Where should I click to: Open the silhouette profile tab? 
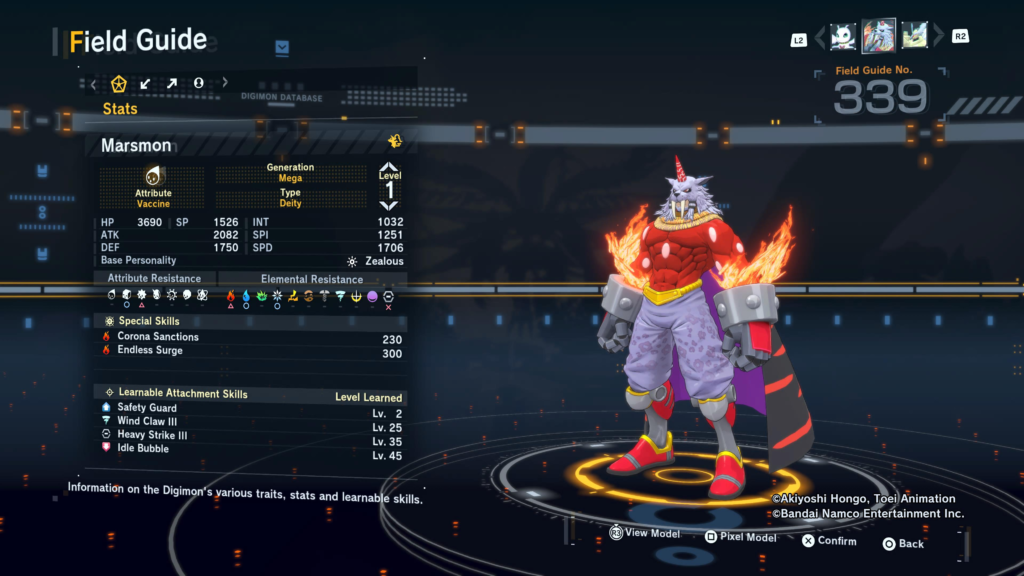tap(198, 83)
